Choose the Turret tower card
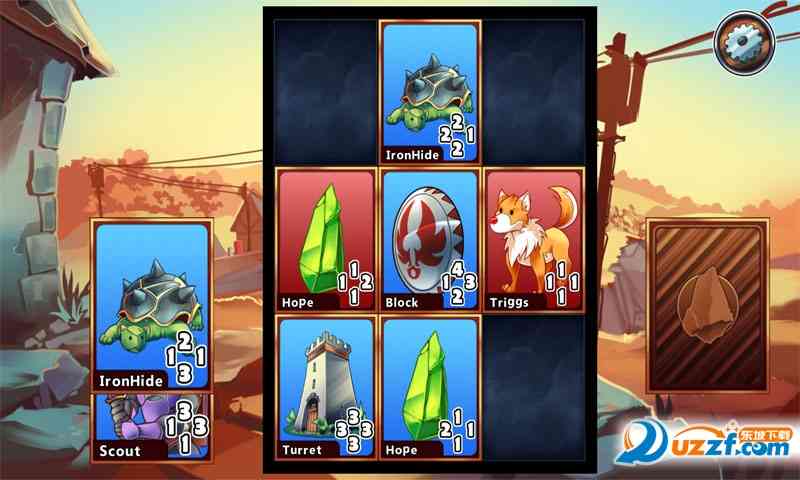Viewport: 800px width, 480px height. click(325, 388)
